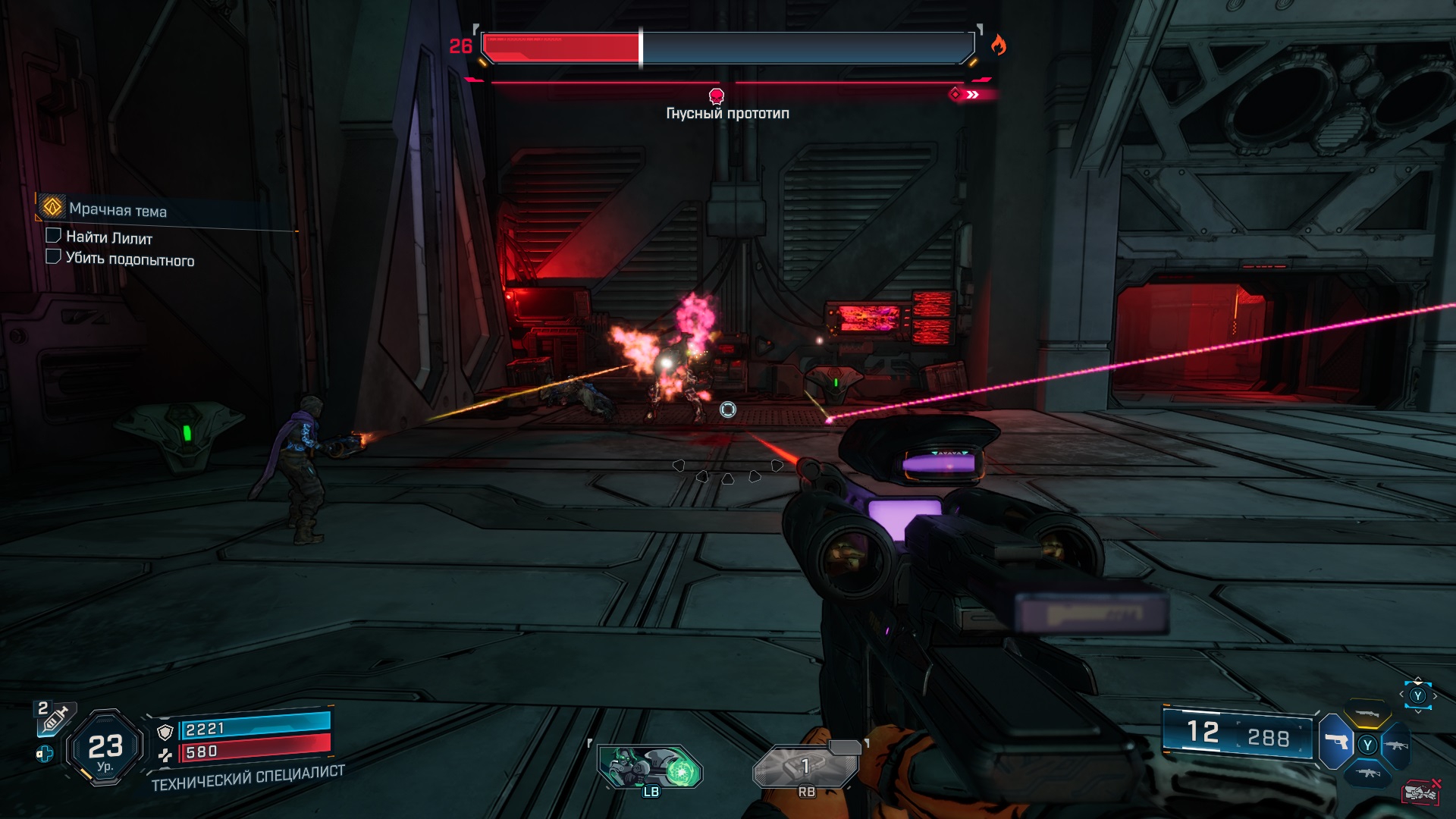This screenshot has height=819, width=1456.
Task: Open the Мрачная тема quest tracker
Action: (118, 209)
